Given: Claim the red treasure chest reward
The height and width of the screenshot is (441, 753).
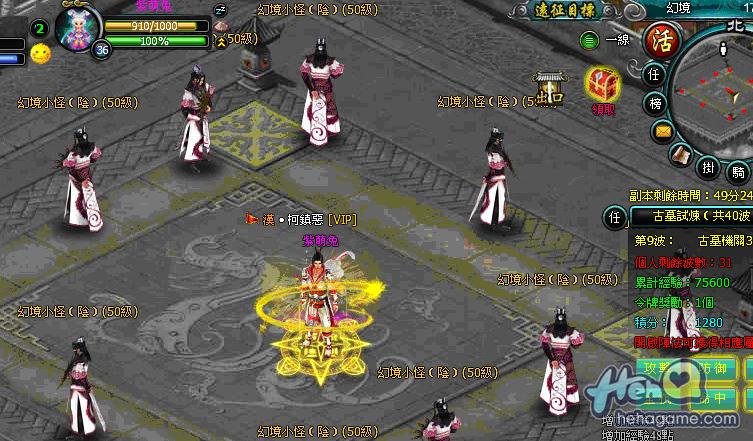Looking at the screenshot, I should click(602, 83).
